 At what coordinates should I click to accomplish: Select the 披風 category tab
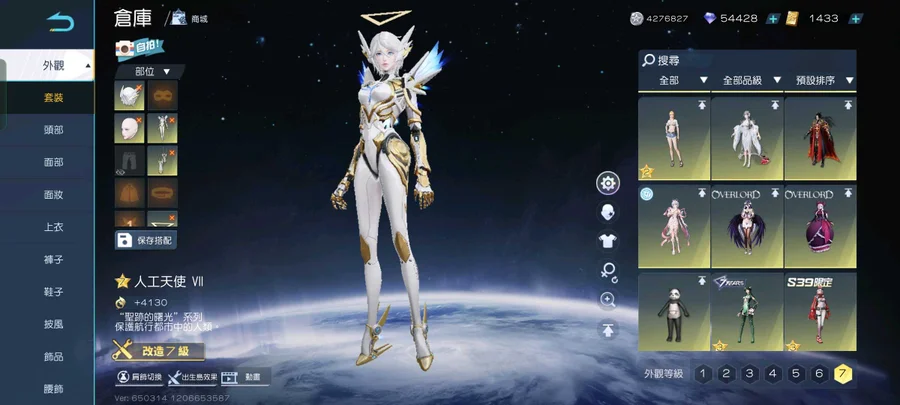tap(53, 324)
